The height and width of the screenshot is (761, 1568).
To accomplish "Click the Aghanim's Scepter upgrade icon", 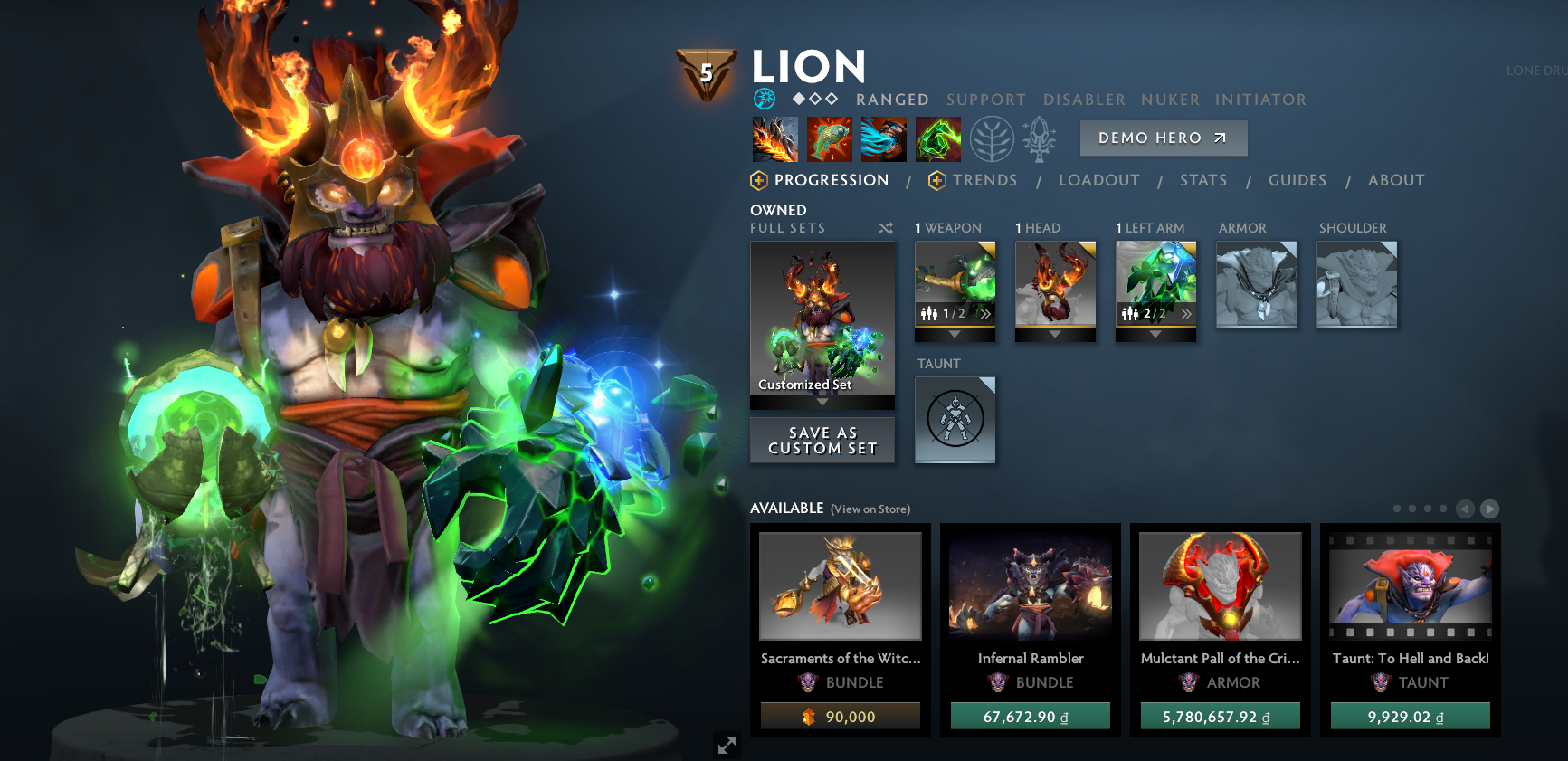I will [x=1039, y=138].
